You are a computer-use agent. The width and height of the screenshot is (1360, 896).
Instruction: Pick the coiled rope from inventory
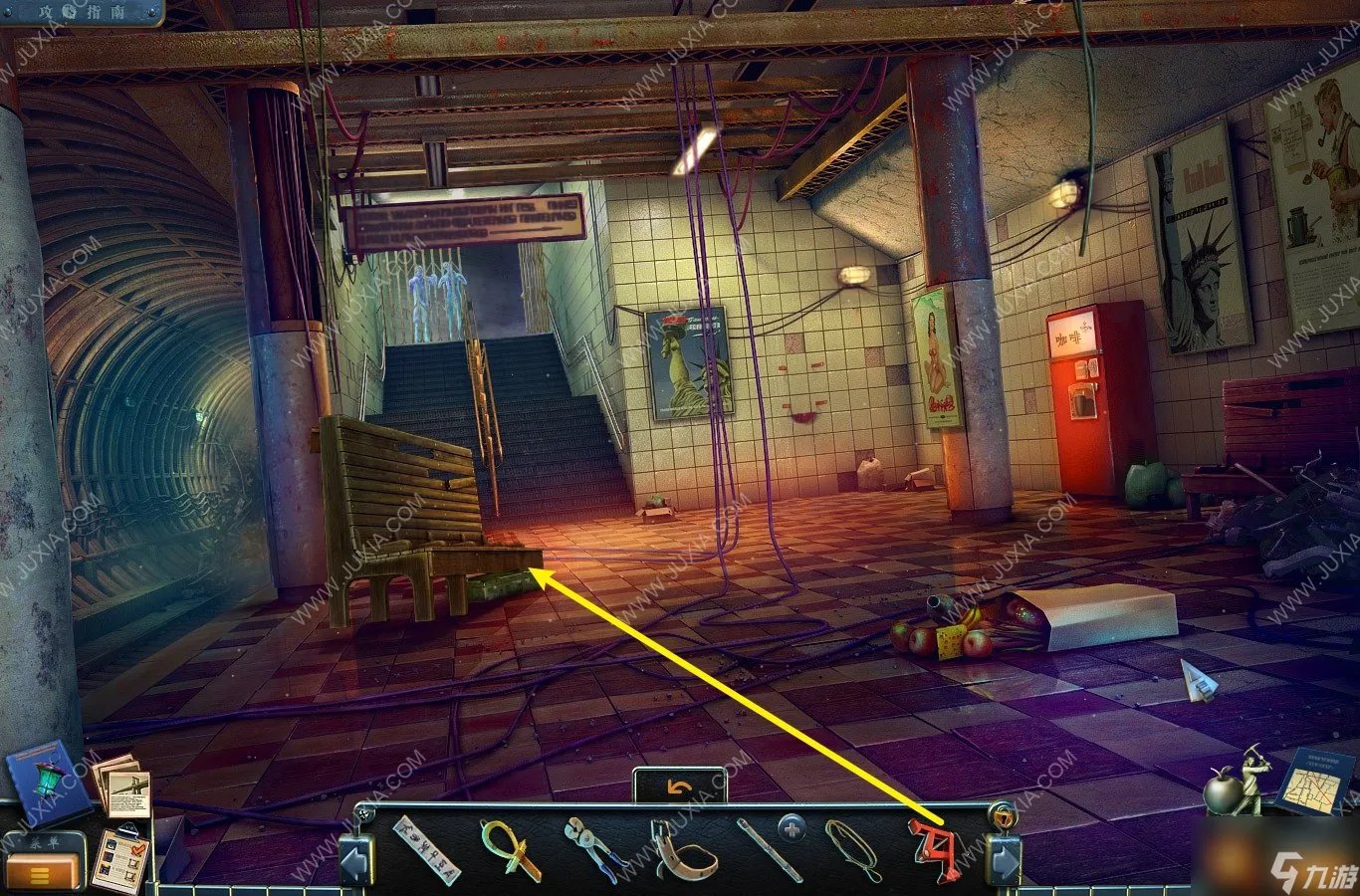pos(853,849)
